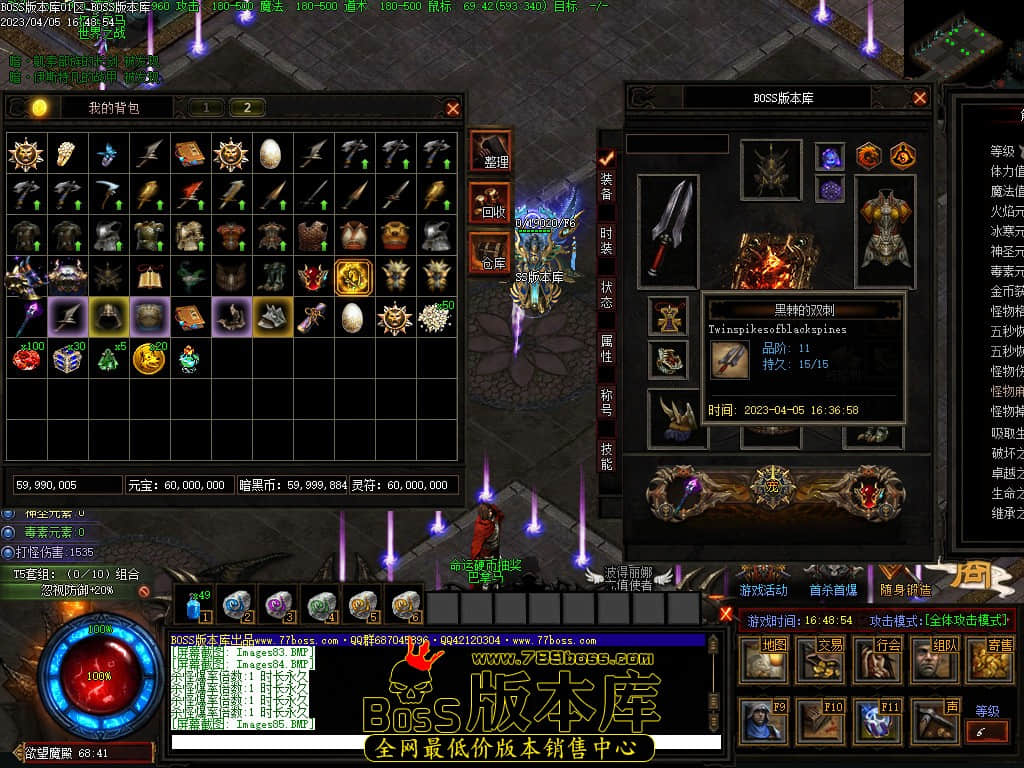Open the 行会 guild button
This screenshot has height=768, width=1024.
pyautogui.click(x=877, y=659)
